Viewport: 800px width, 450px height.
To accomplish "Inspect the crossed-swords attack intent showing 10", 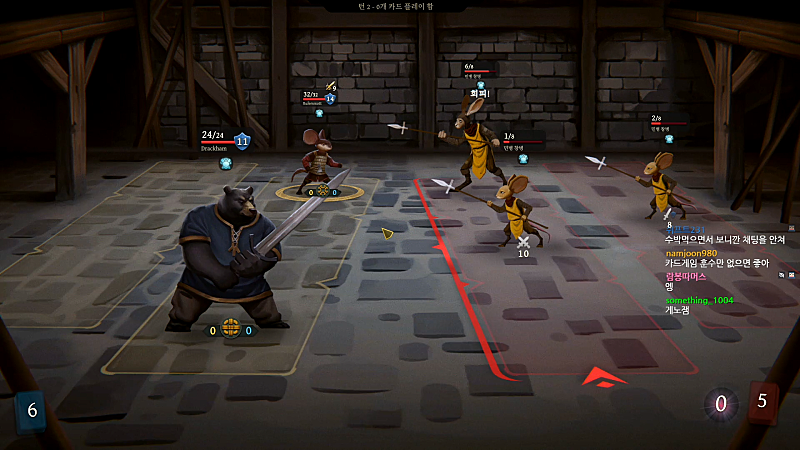I will coord(522,242).
